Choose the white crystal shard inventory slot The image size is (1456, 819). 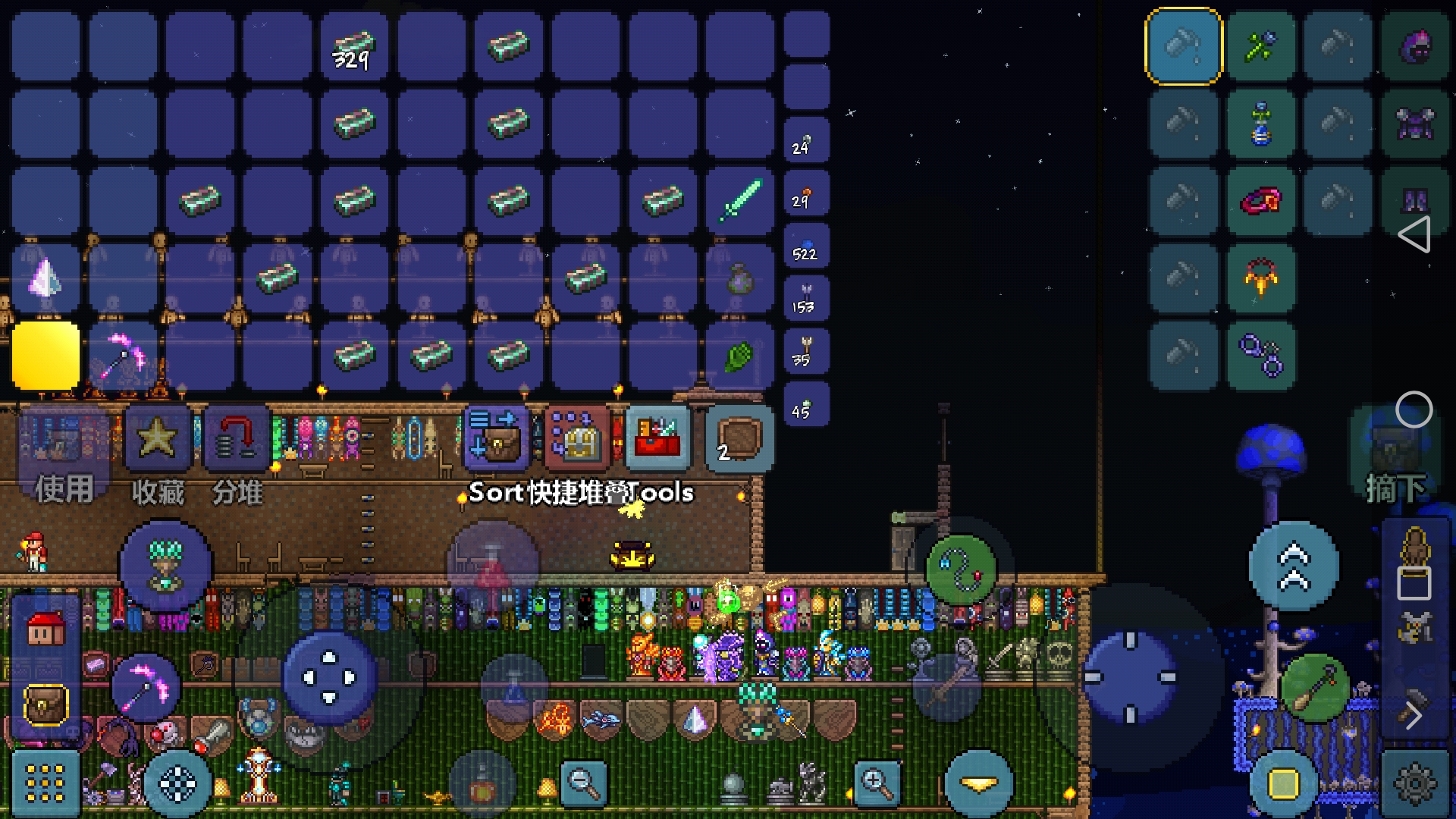pyautogui.click(x=45, y=278)
